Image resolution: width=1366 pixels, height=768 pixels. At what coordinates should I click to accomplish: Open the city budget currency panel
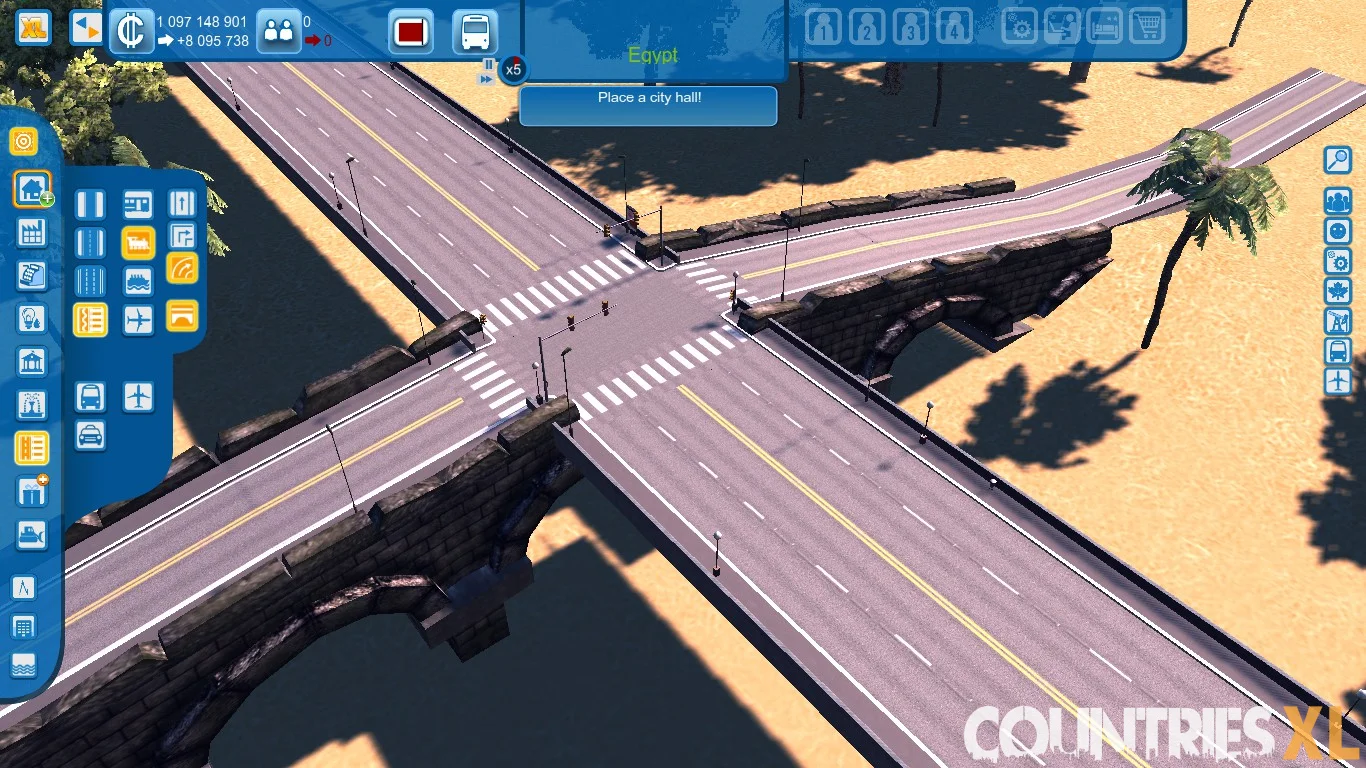[x=130, y=30]
